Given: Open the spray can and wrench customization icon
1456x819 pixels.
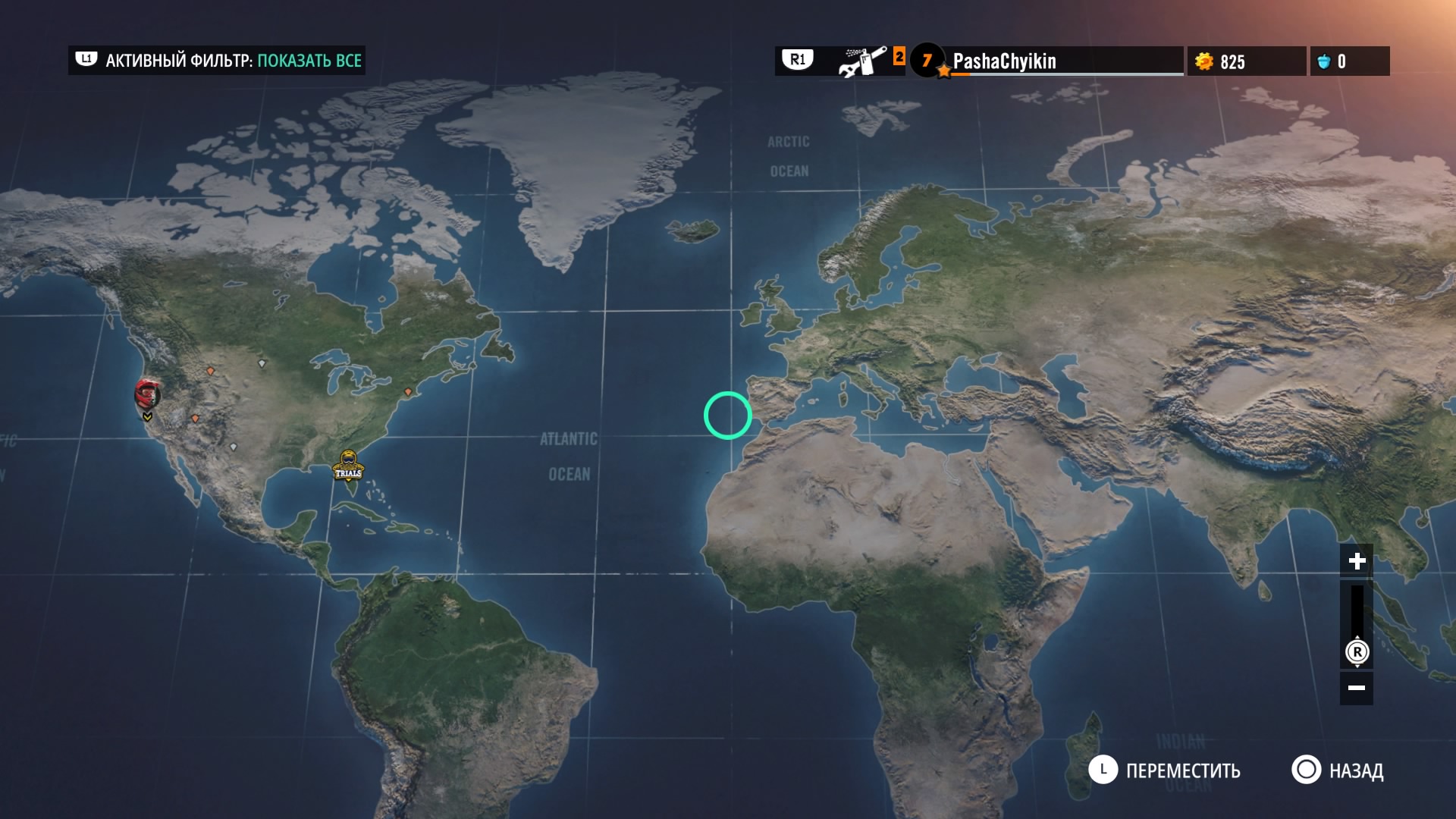Looking at the screenshot, I should (862, 61).
